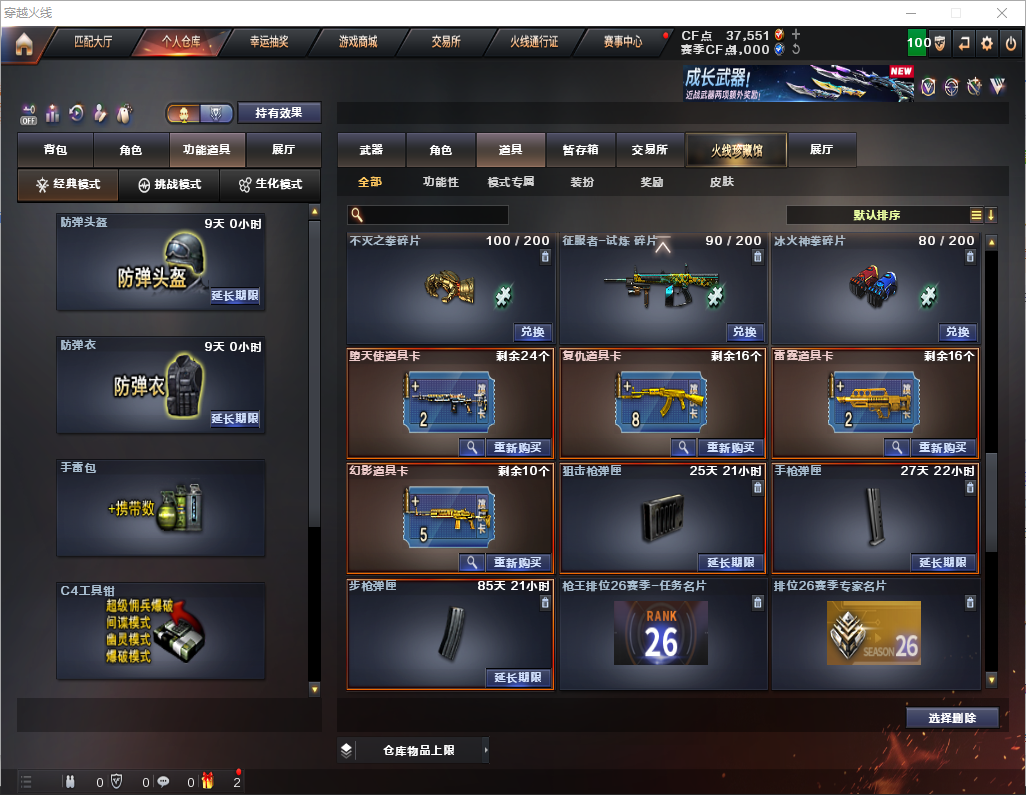Screen dimensions: 1026x795
Task: Open the 默认排序 sort dropdown
Action: coord(875,215)
